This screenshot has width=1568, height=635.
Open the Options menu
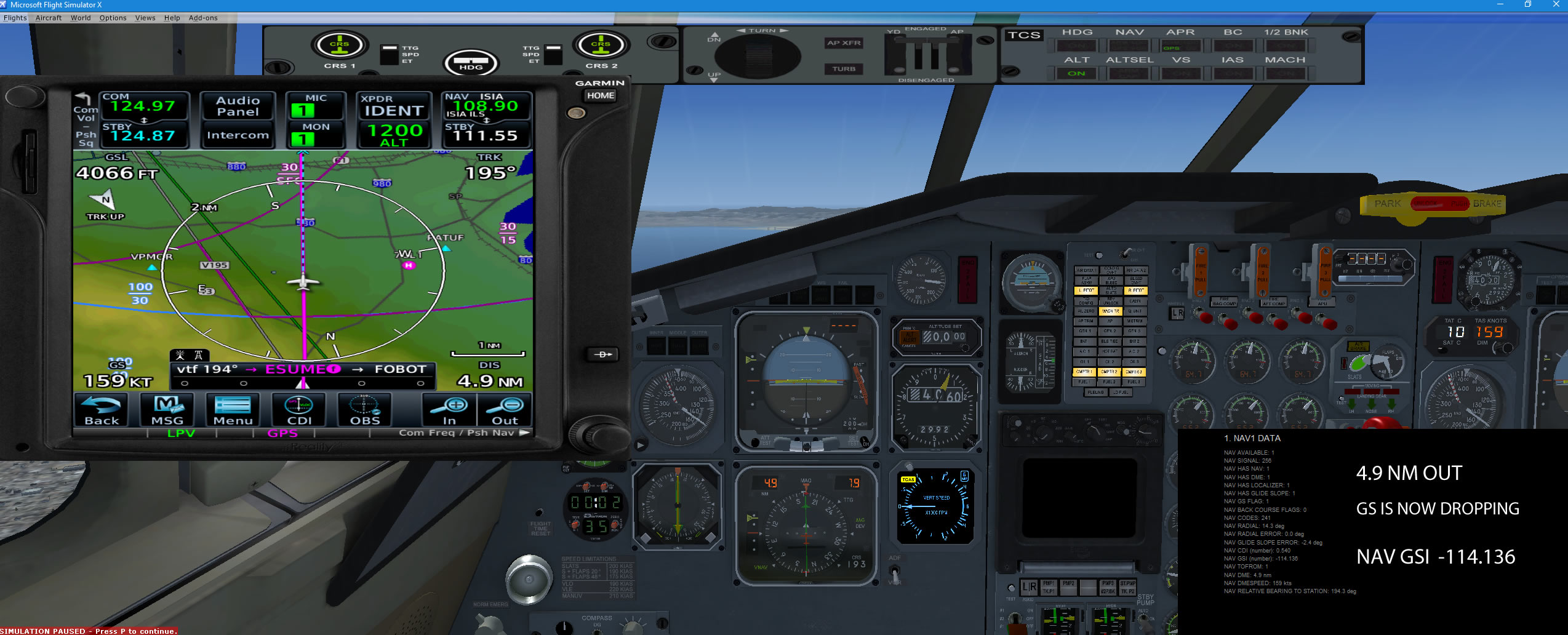pyautogui.click(x=113, y=18)
